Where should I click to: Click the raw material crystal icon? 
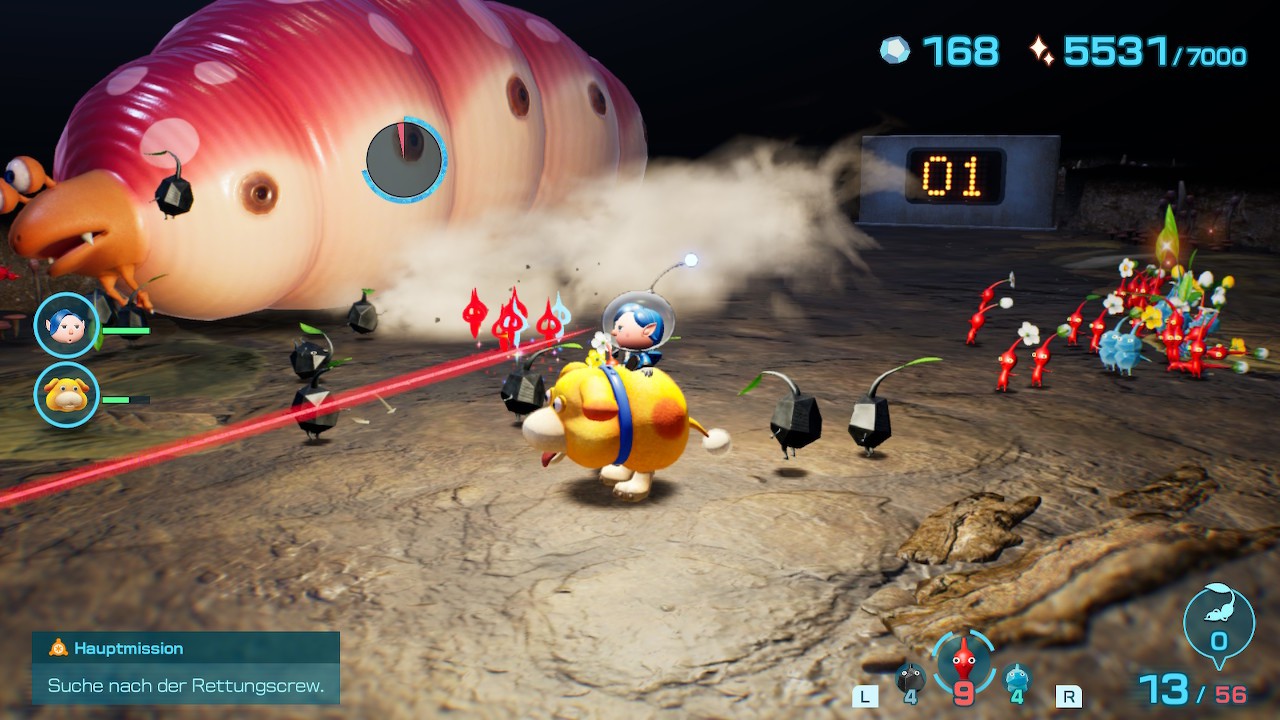coord(895,50)
